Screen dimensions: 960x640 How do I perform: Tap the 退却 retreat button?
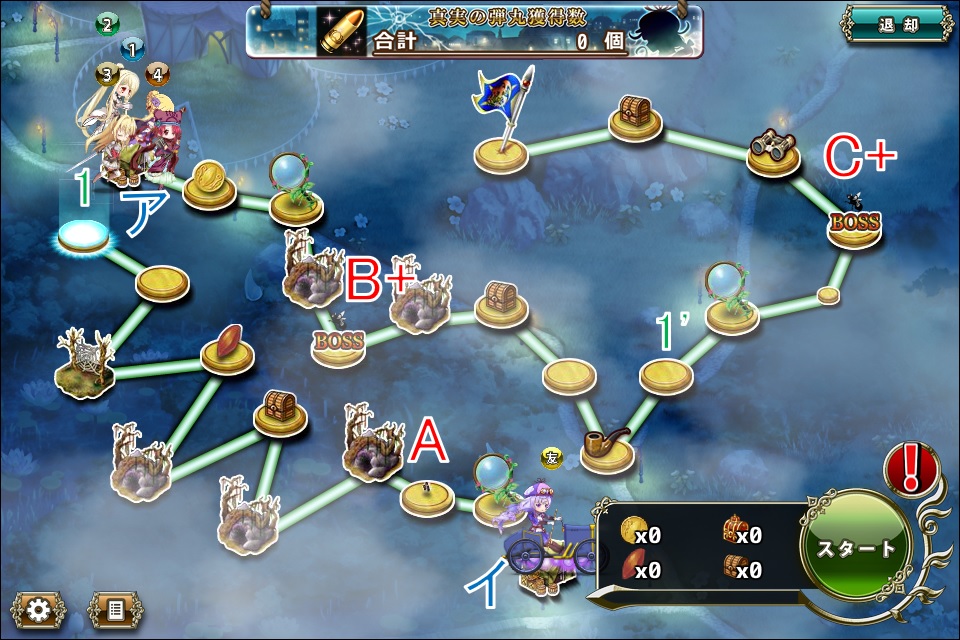(x=895, y=25)
